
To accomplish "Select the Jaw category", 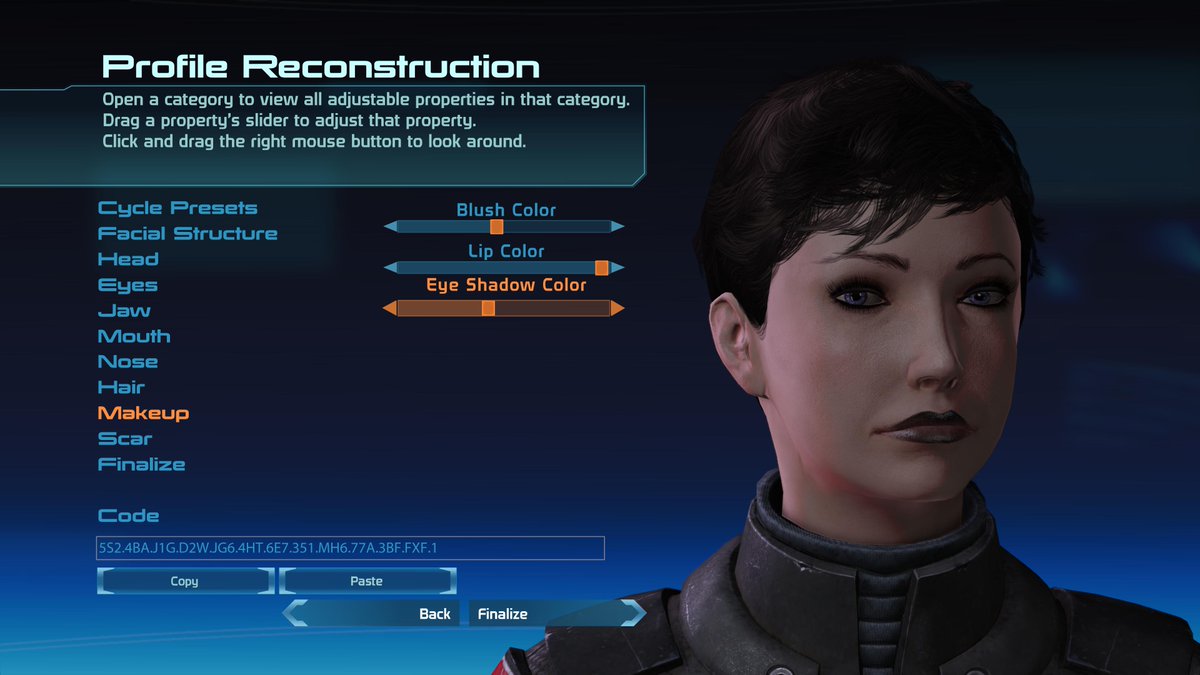I will [124, 311].
